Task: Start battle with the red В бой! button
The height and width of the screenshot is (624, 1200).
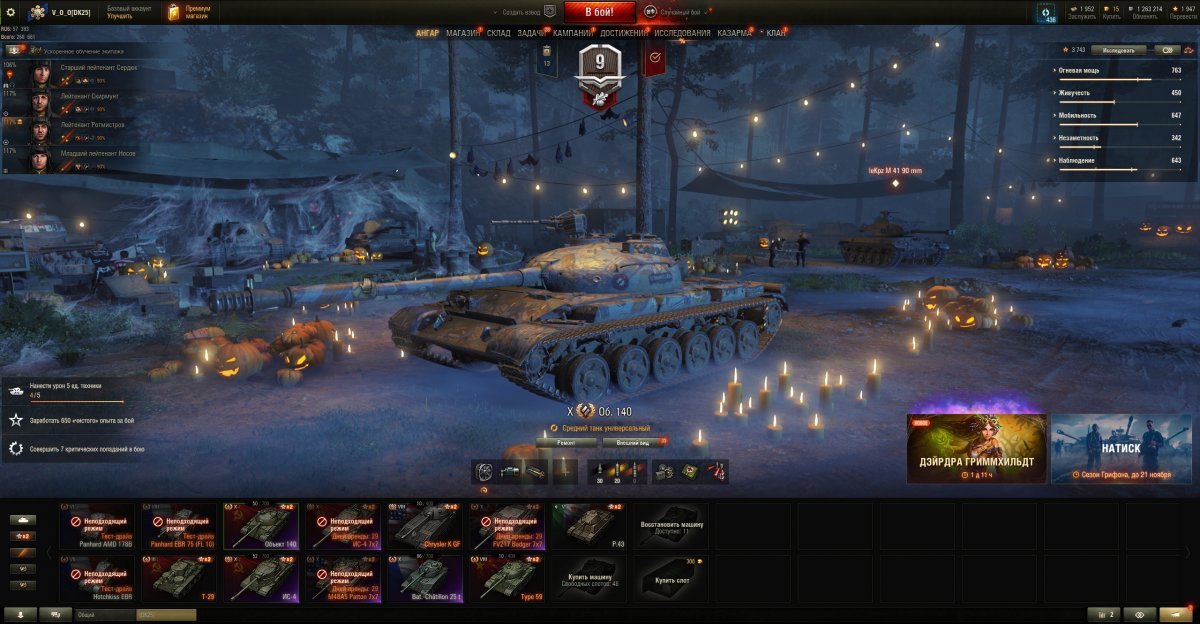Action: [600, 12]
